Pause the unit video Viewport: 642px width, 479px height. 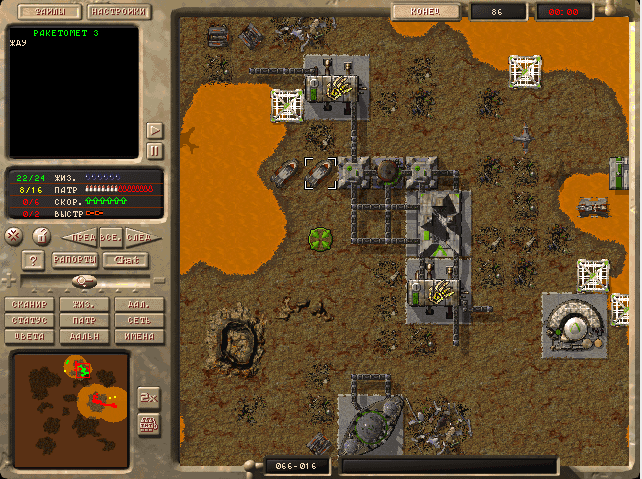pos(154,150)
